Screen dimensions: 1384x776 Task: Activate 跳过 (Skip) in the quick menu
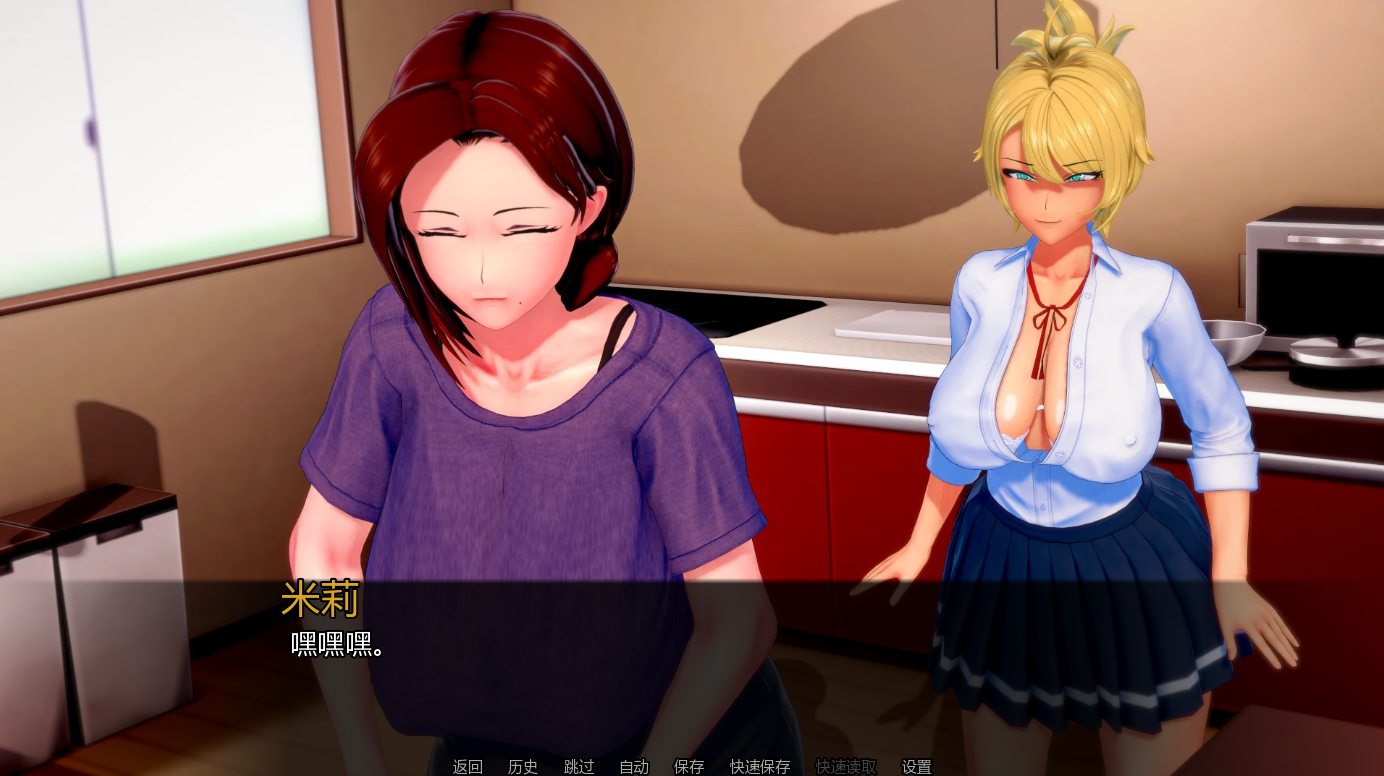(x=579, y=767)
